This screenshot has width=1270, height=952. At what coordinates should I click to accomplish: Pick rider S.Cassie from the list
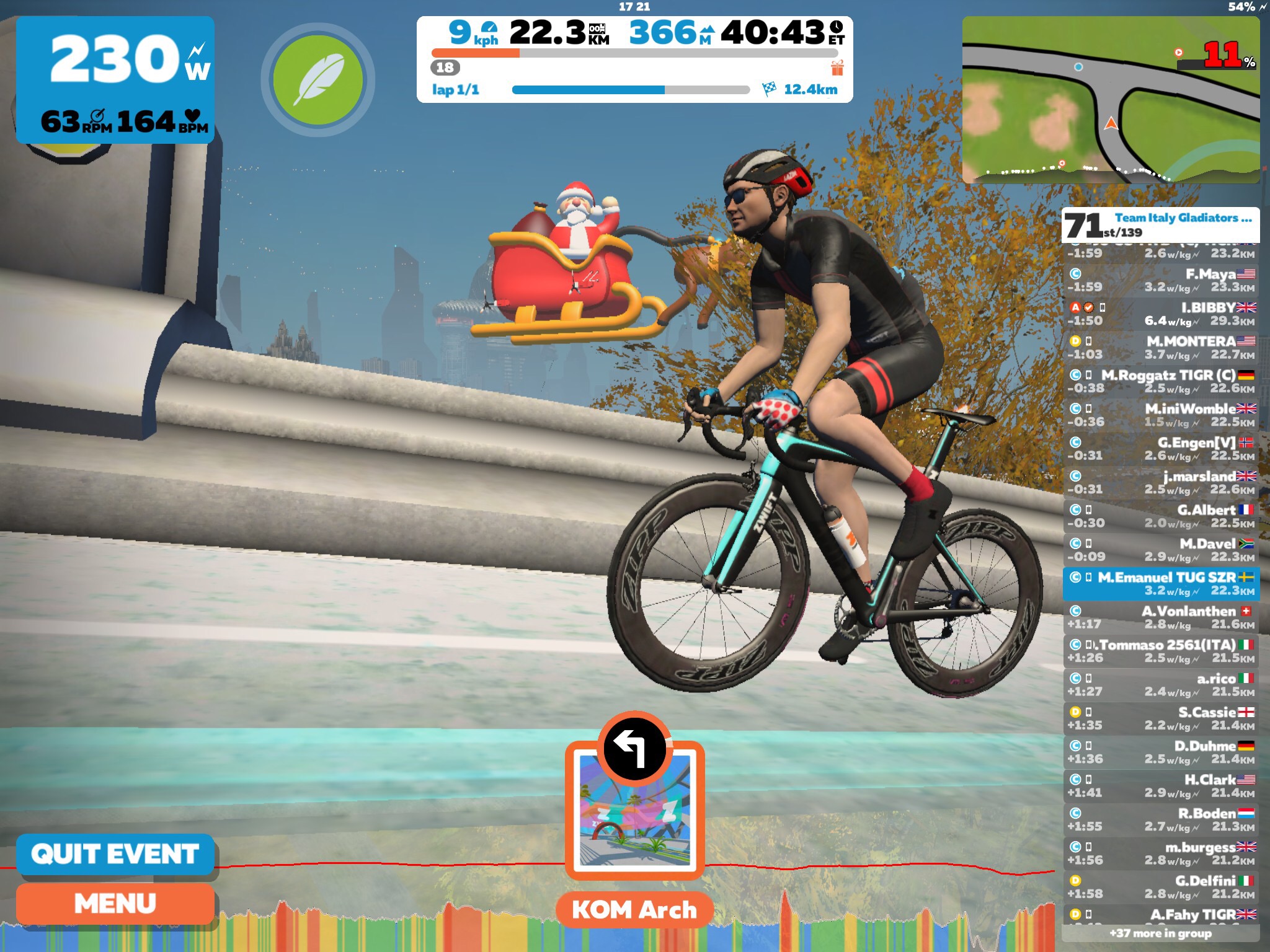coord(1161,719)
